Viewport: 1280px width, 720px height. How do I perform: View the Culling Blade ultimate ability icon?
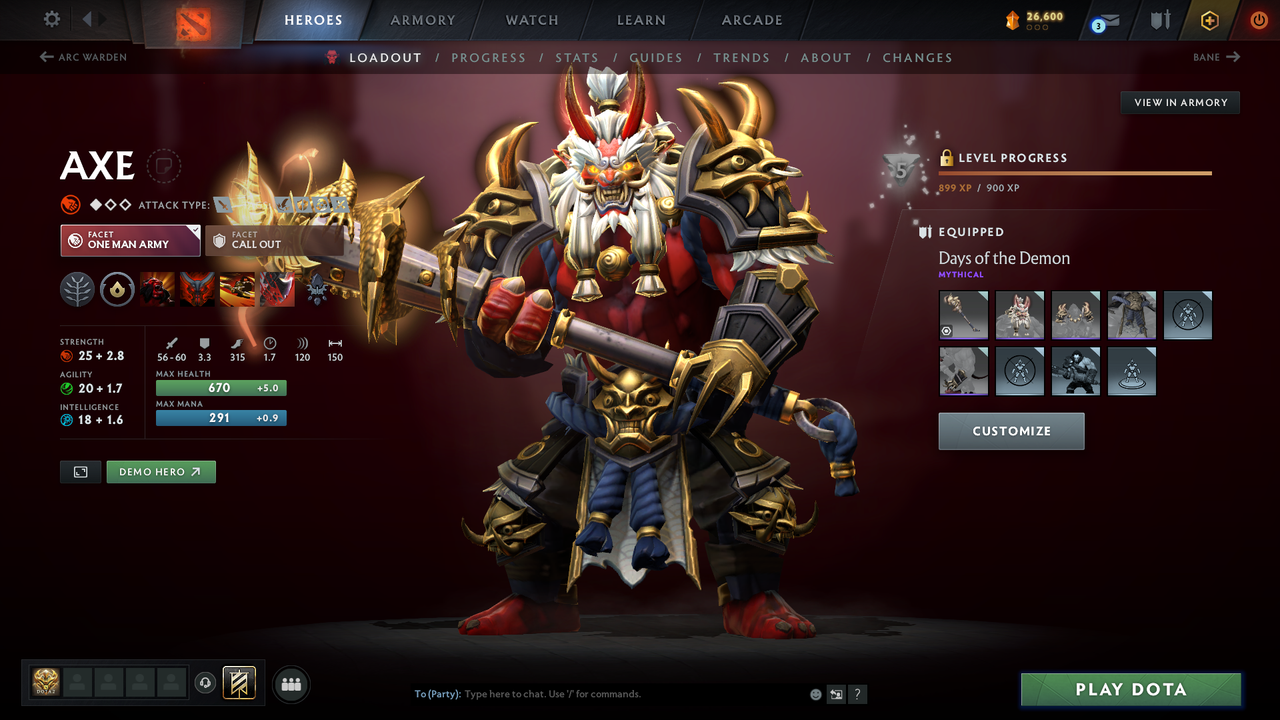point(277,290)
